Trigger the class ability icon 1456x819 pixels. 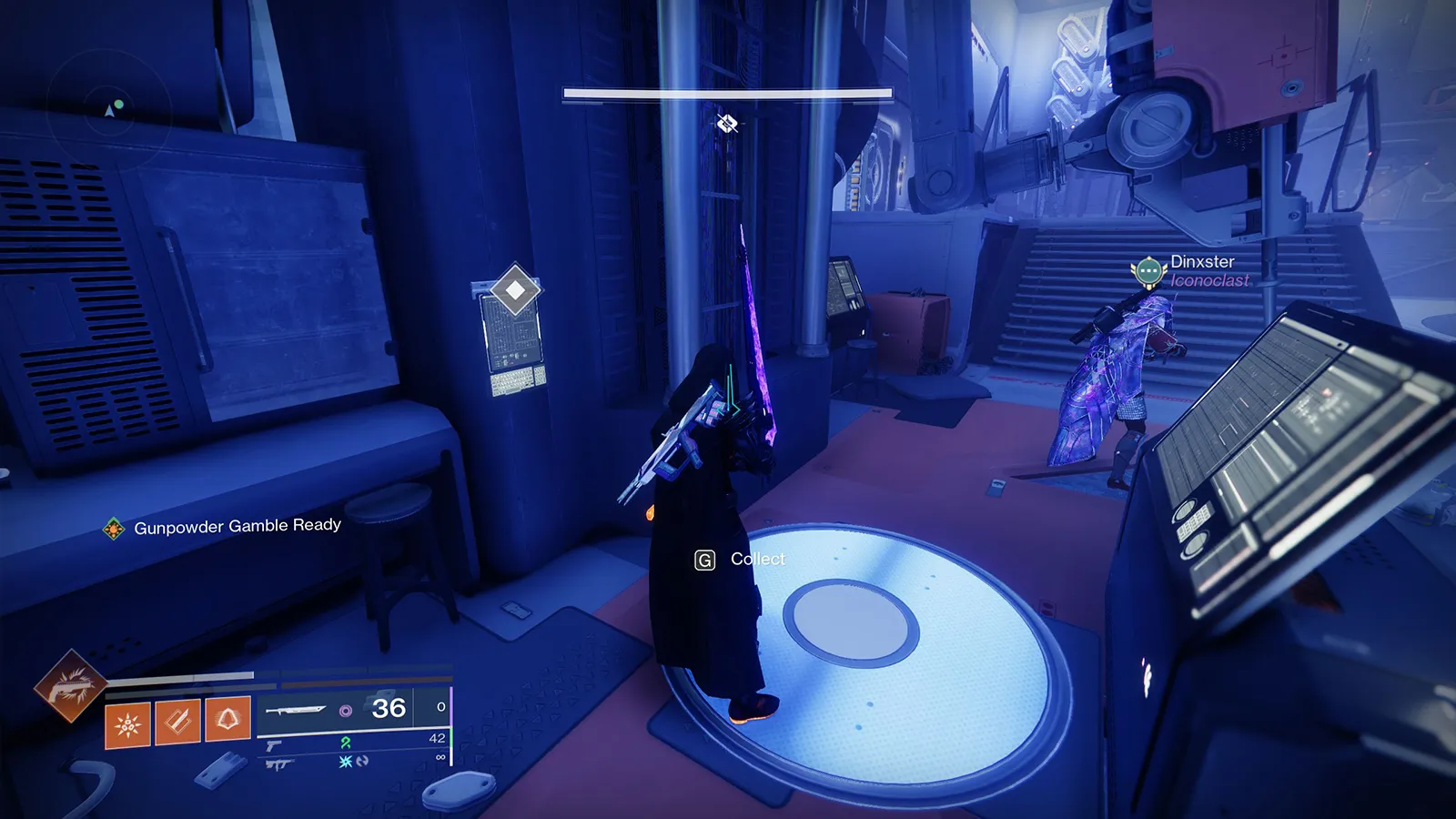point(227,721)
